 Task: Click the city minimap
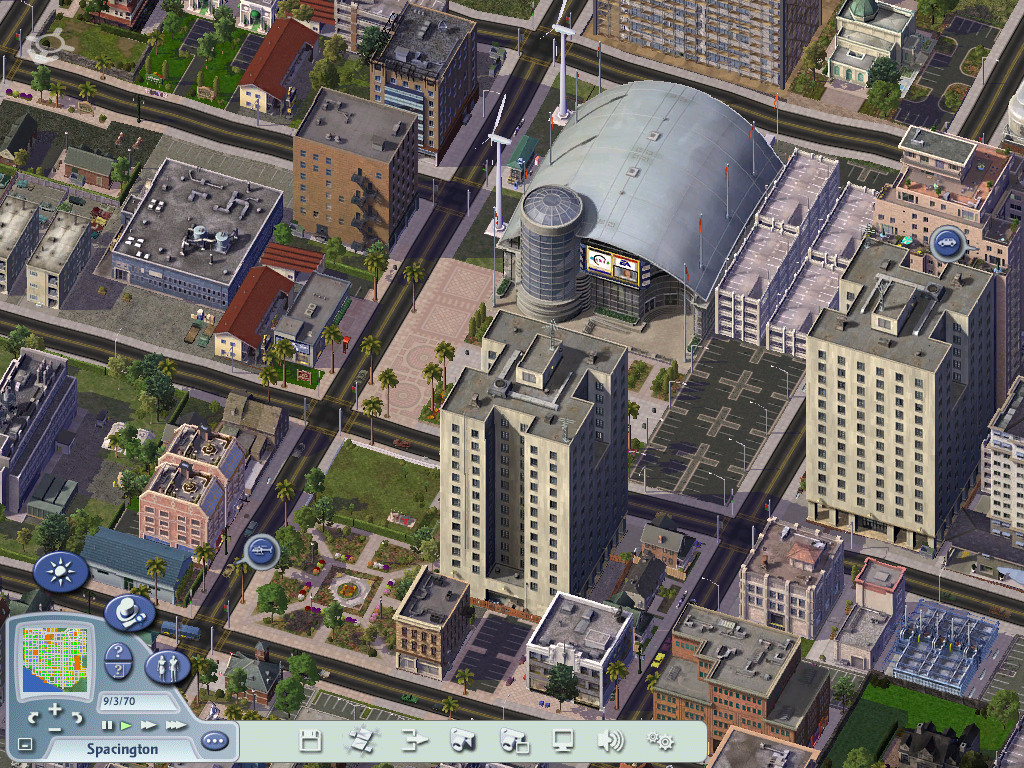[53, 656]
